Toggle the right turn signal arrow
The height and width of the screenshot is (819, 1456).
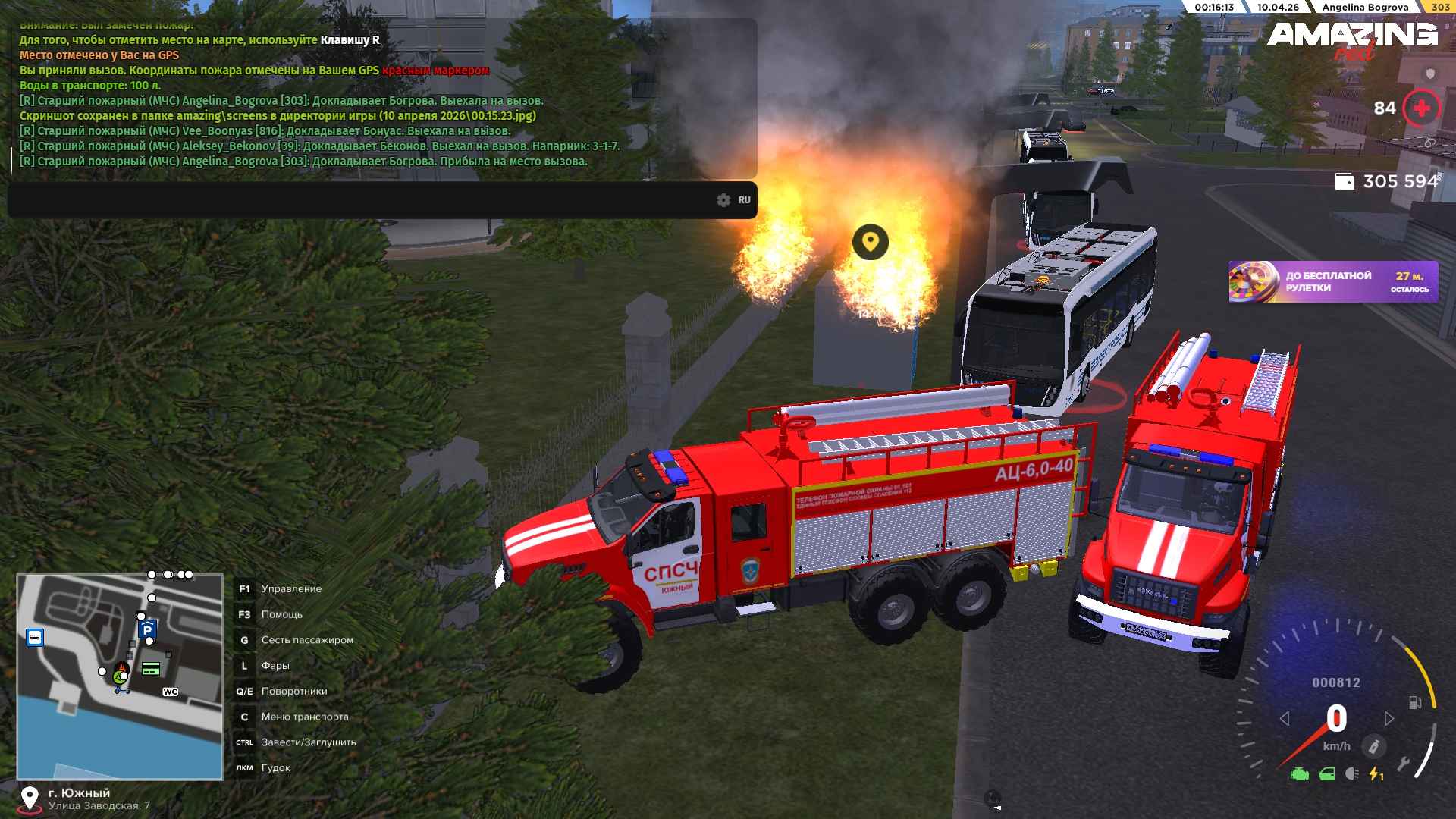pyautogui.click(x=1389, y=718)
